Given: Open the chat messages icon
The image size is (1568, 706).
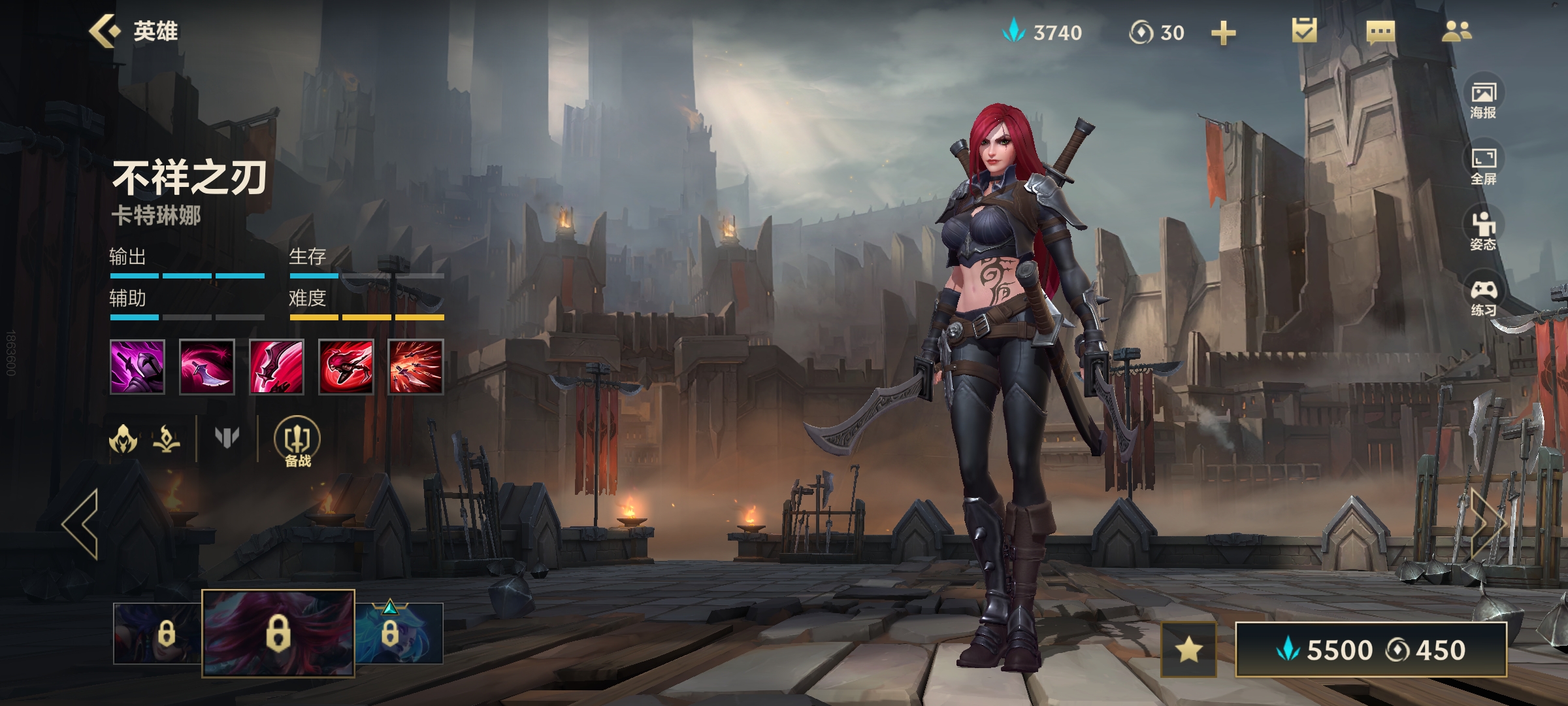Looking at the screenshot, I should coord(1380,31).
